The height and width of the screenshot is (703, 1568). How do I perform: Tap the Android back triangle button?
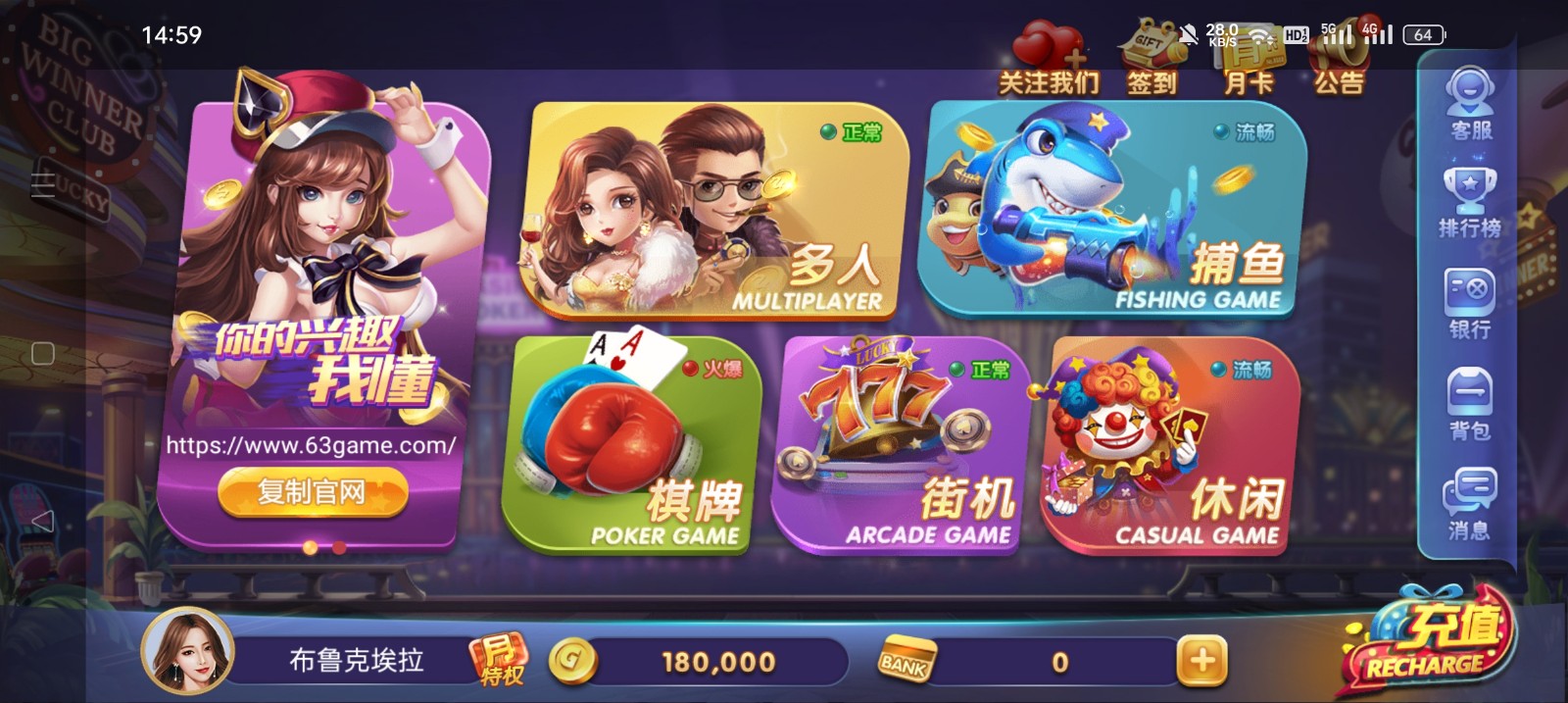42,520
